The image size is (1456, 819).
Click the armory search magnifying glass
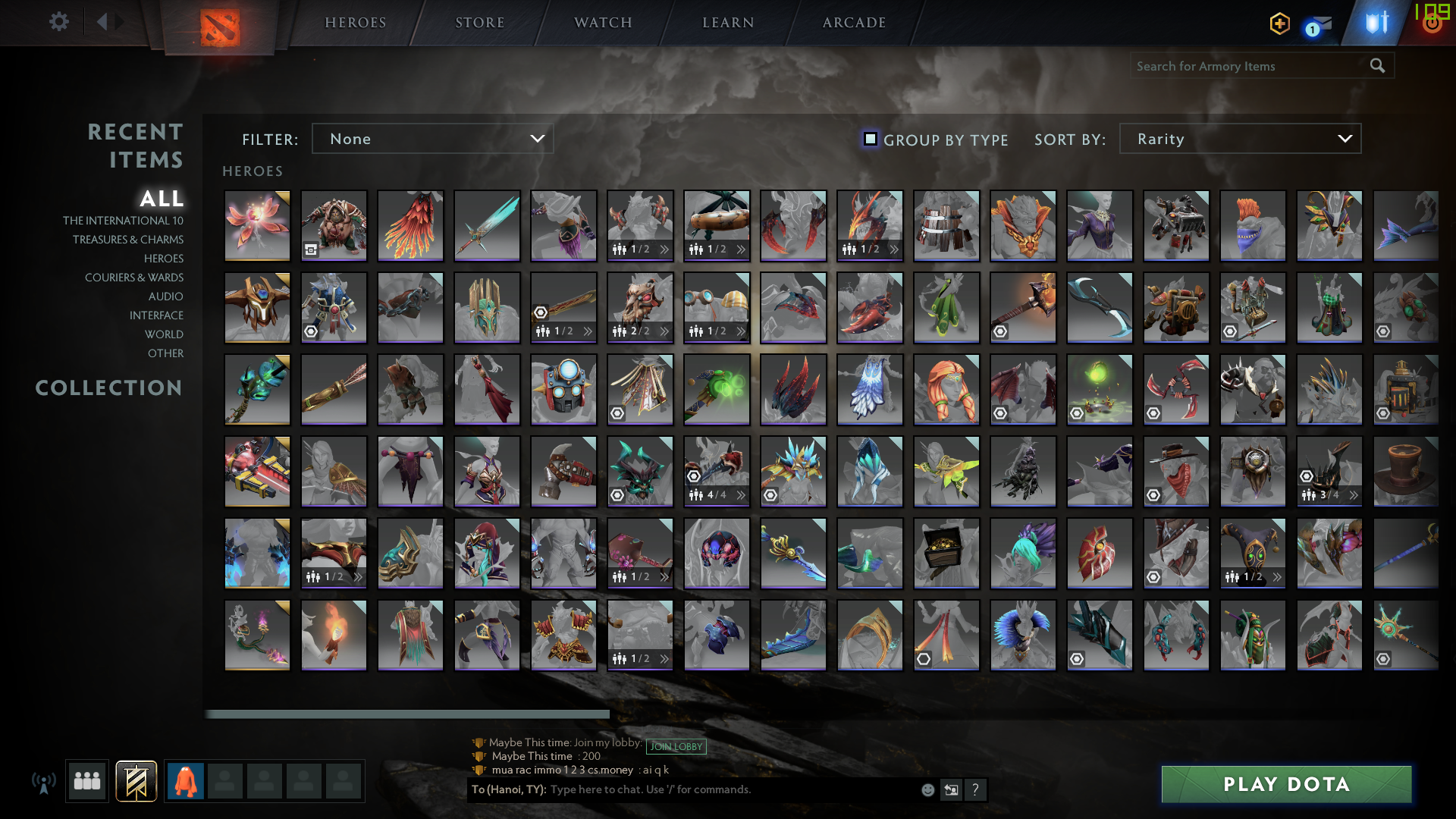tap(1376, 66)
